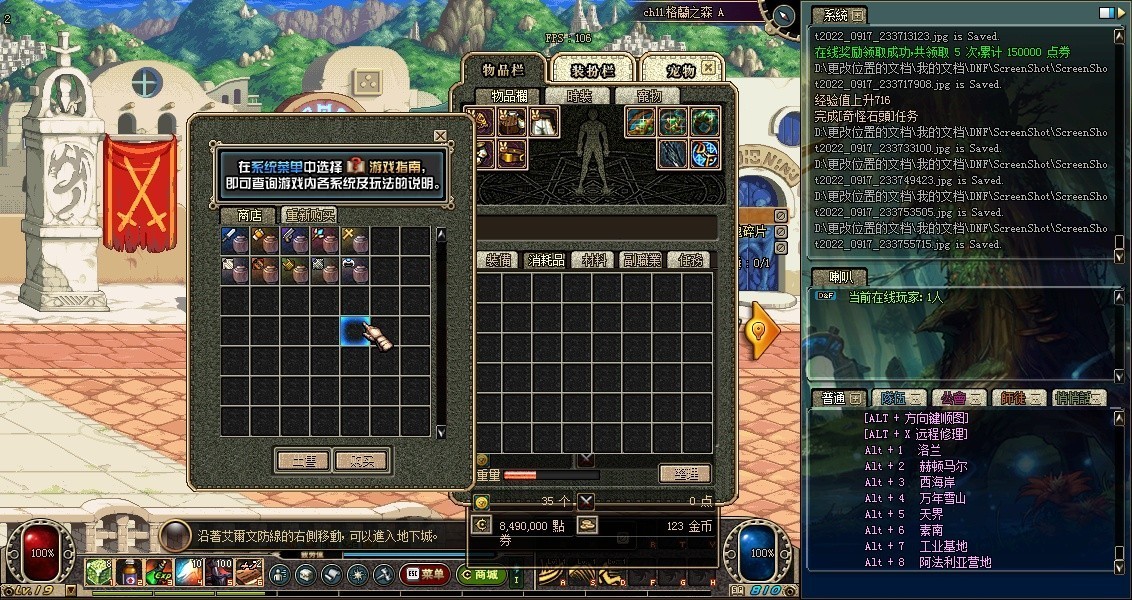The height and width of the screenshot is (600, 1132).
Task: Show the 消耗品 consumables category
Action: point(546,260)
